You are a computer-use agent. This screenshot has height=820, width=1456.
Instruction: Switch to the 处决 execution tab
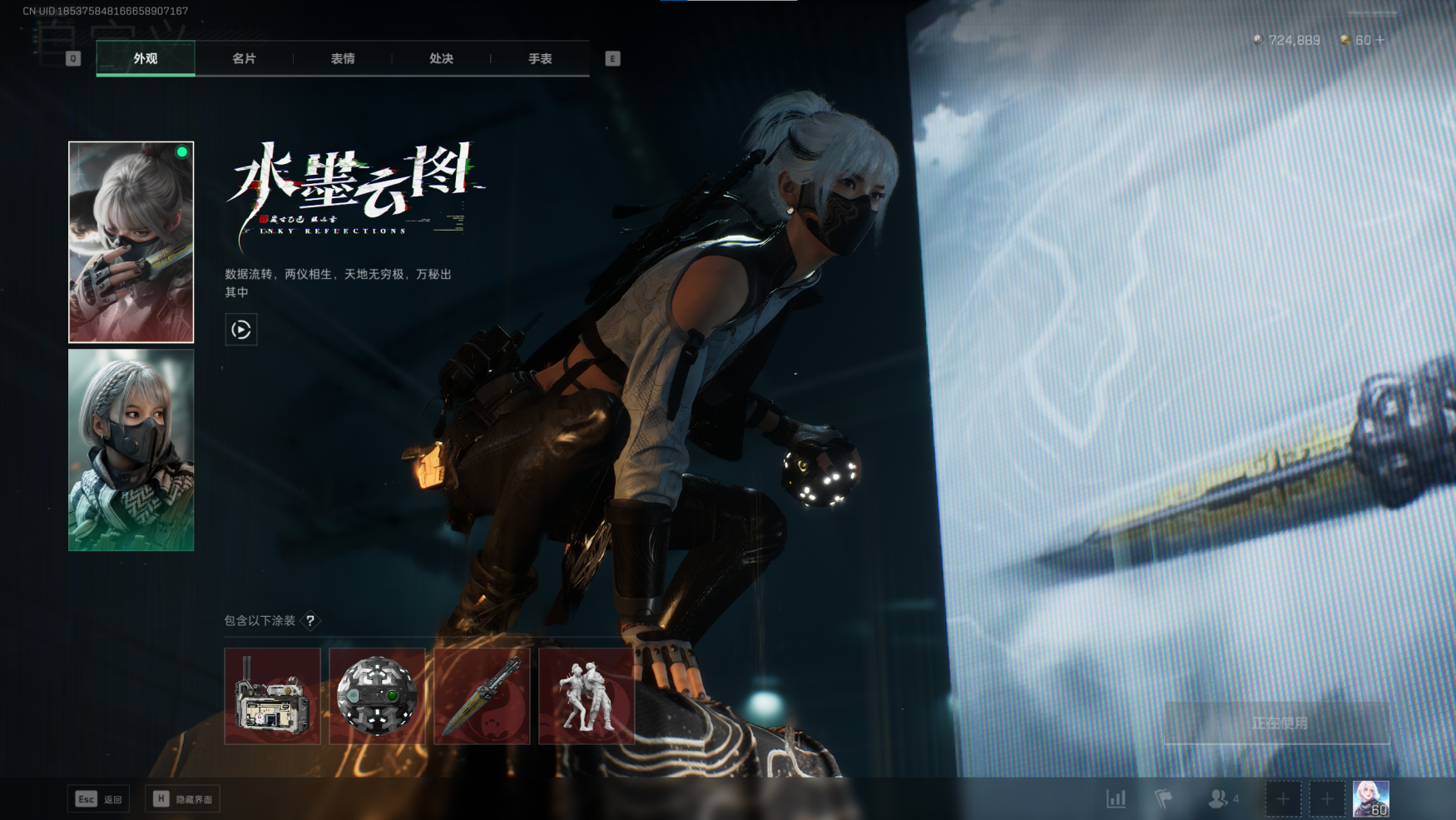[x=441, y=58]
